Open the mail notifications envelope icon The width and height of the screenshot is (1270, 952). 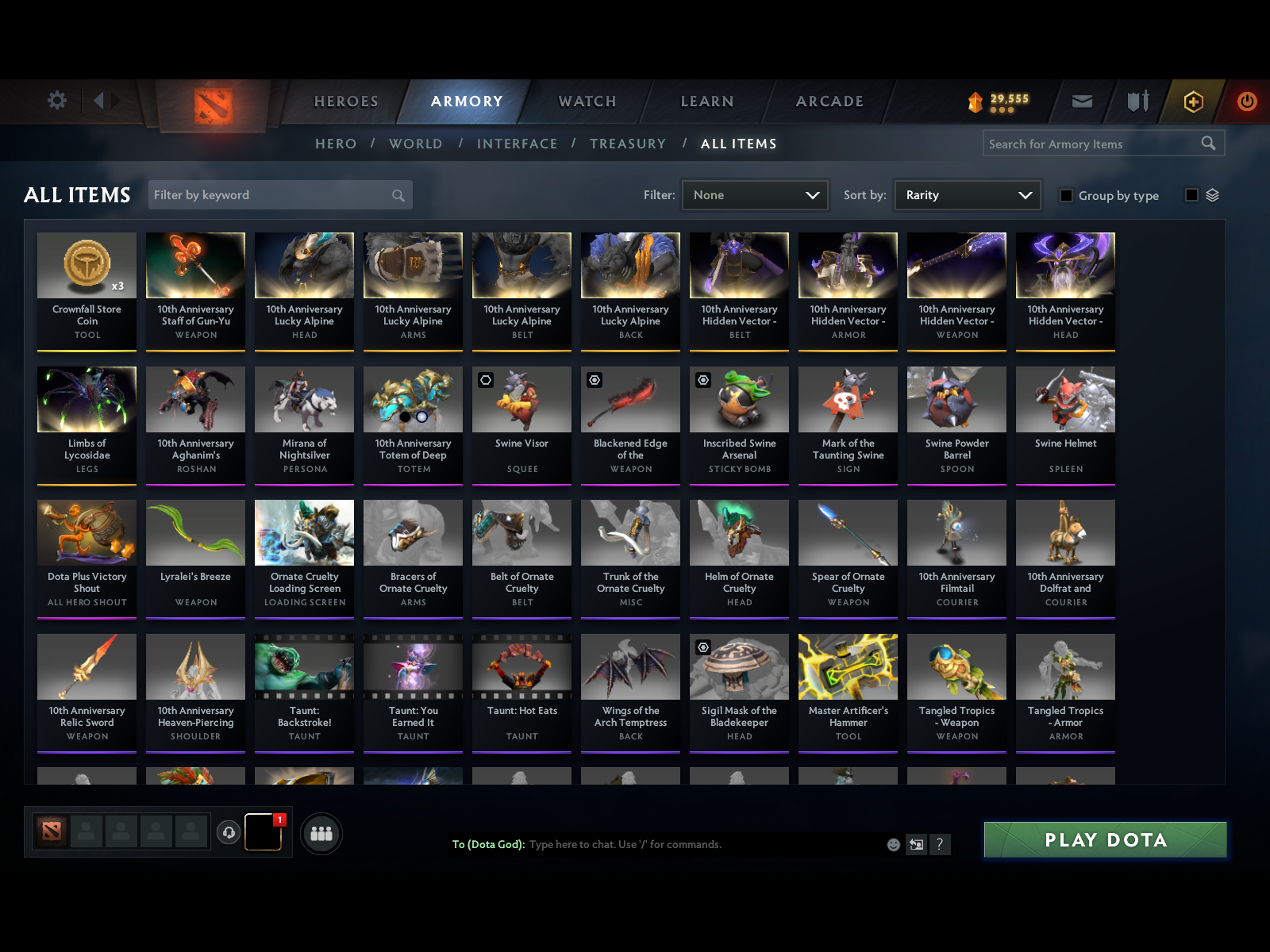click(x=1081, y=102)
